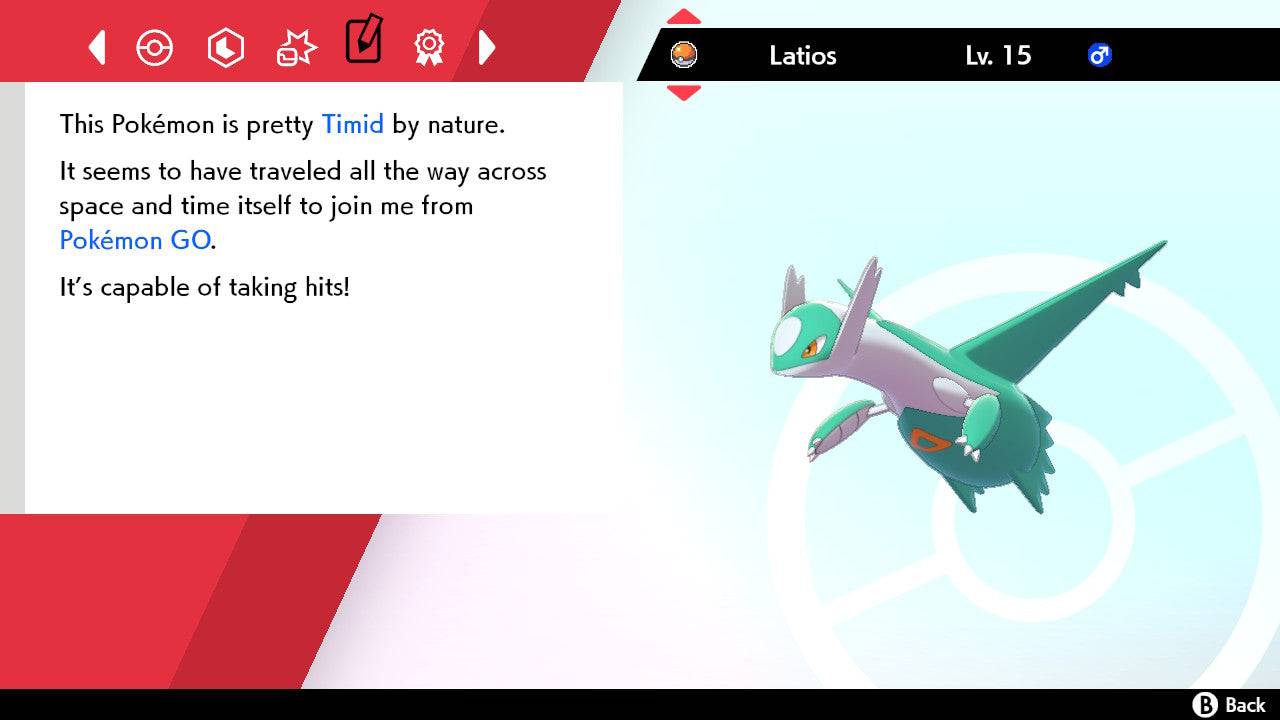Viewport: 1280px width, 720px height.
Task: Click the right arrow to cycle summary pages
Action: pyautogui.click(x=488, y=47)
